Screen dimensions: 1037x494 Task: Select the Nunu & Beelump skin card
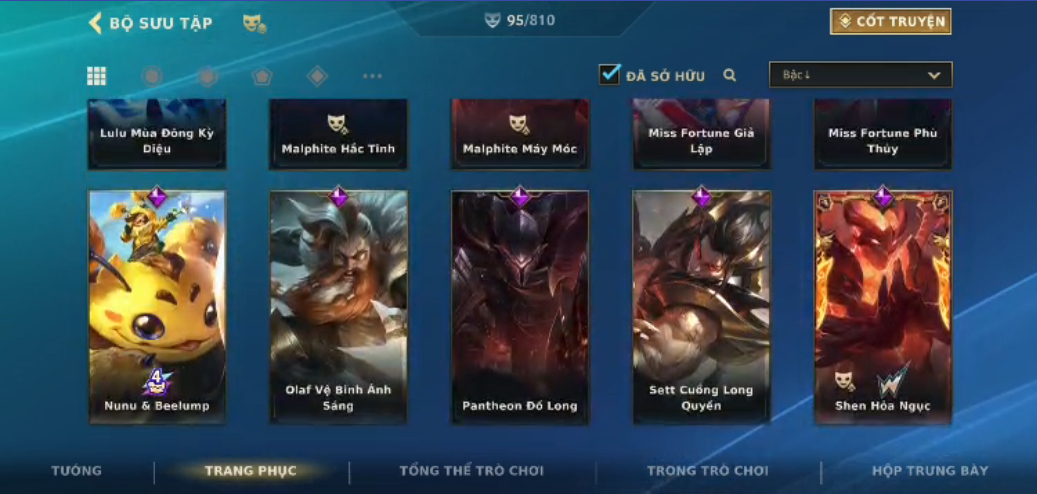(x=157, y=307)
